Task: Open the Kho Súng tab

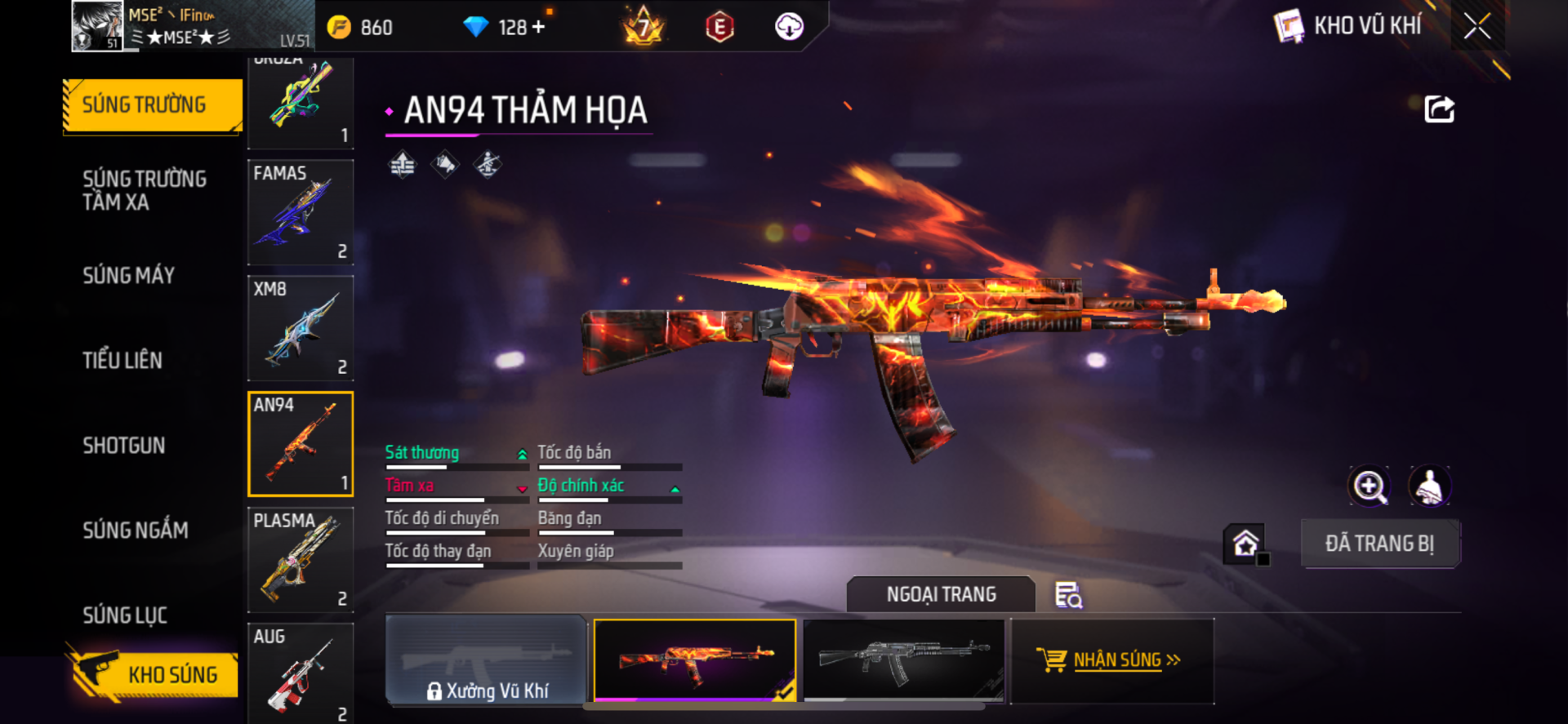Action: point(154,674)
